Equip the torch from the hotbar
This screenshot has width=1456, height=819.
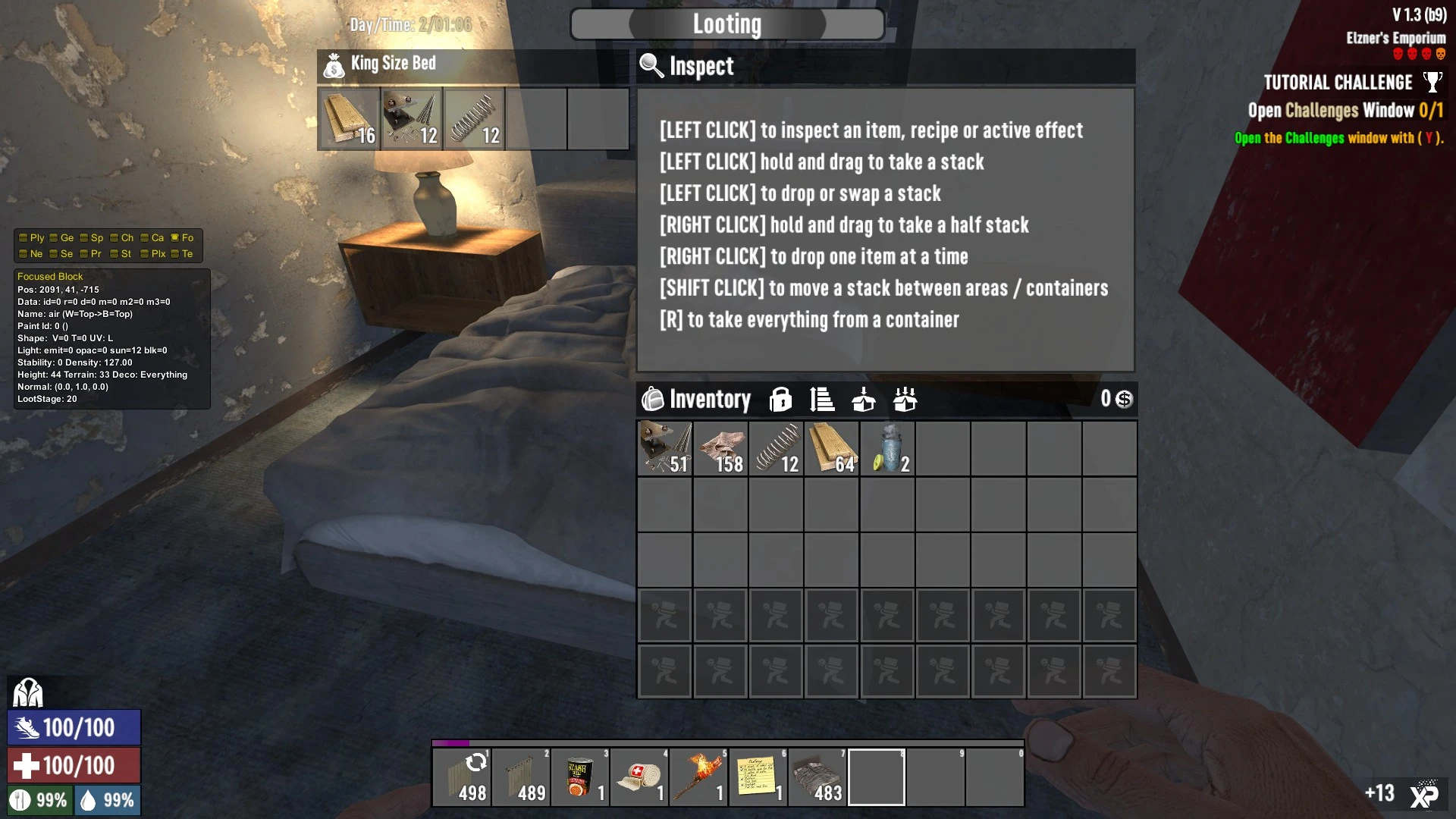(698, 777)
